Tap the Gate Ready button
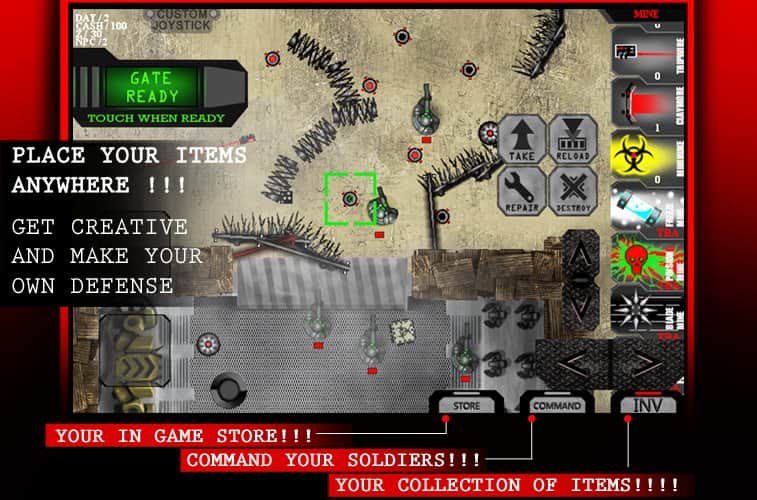 152,88
